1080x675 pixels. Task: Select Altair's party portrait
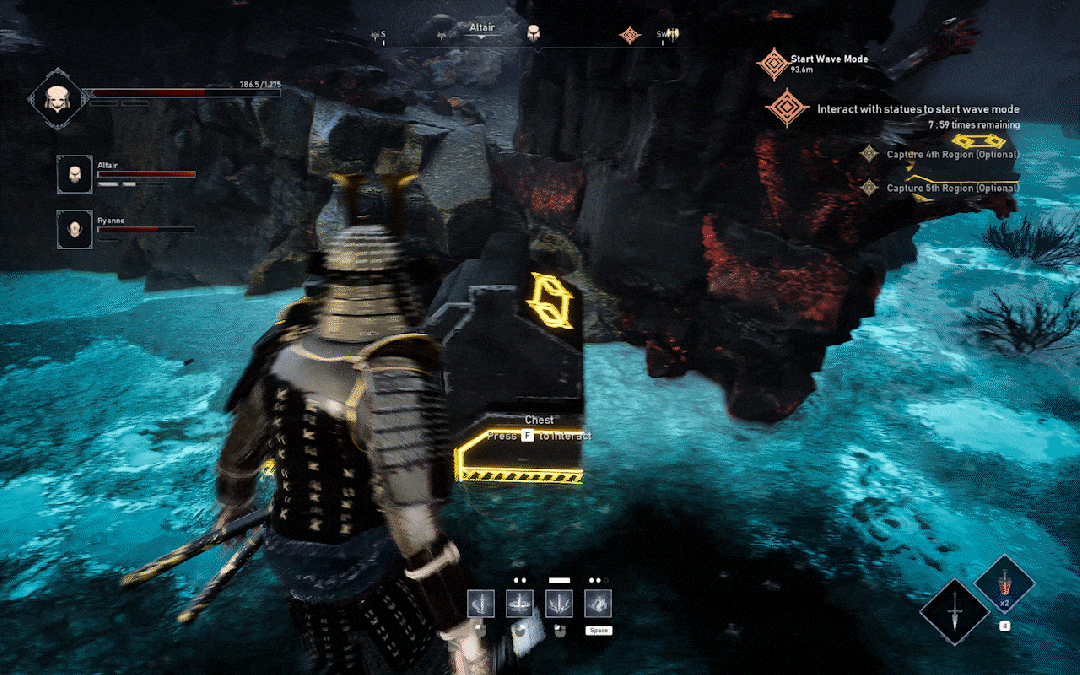point(74,174)
